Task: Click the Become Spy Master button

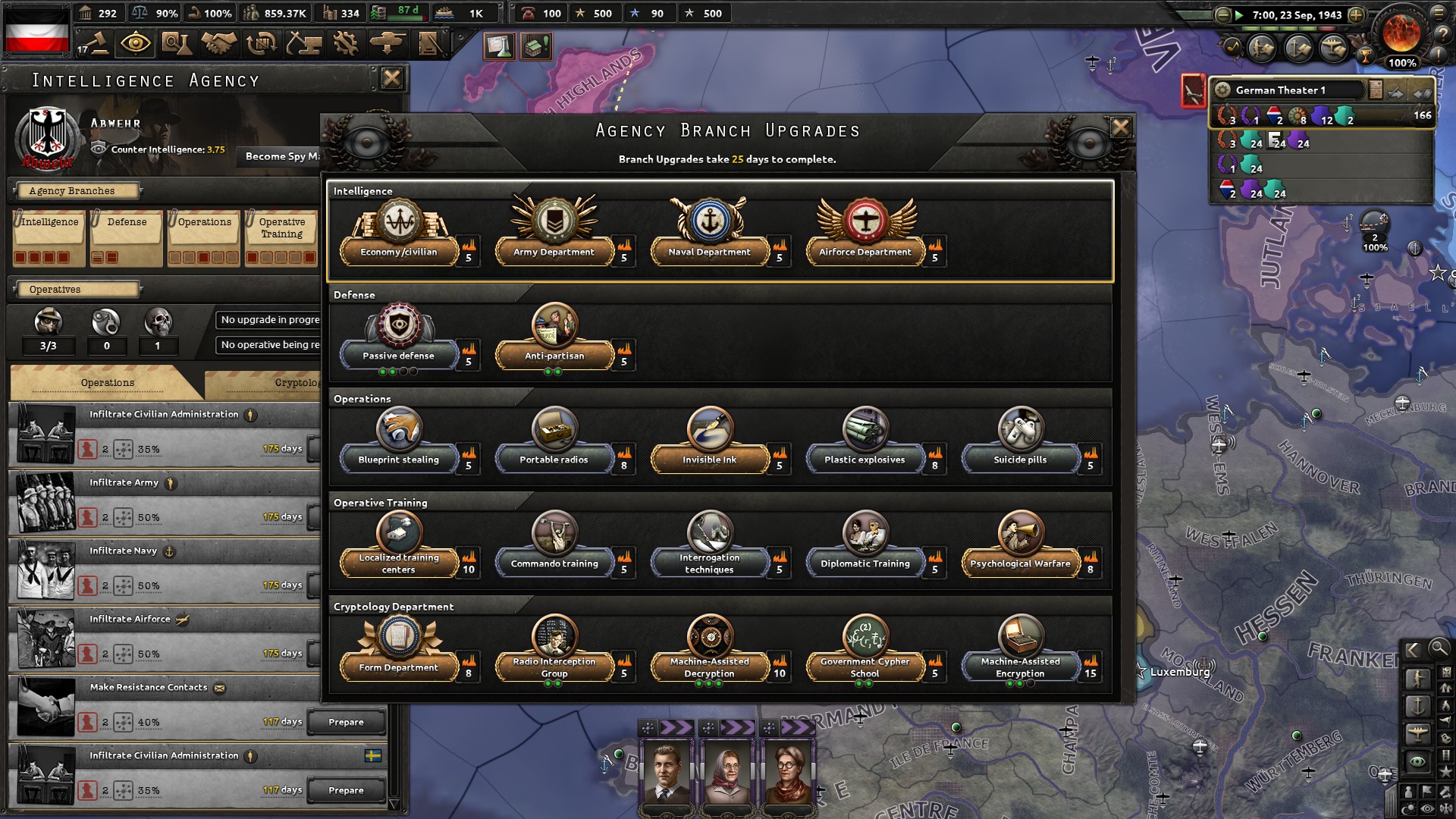Action: pyautogui.click(x=281, y=156)
